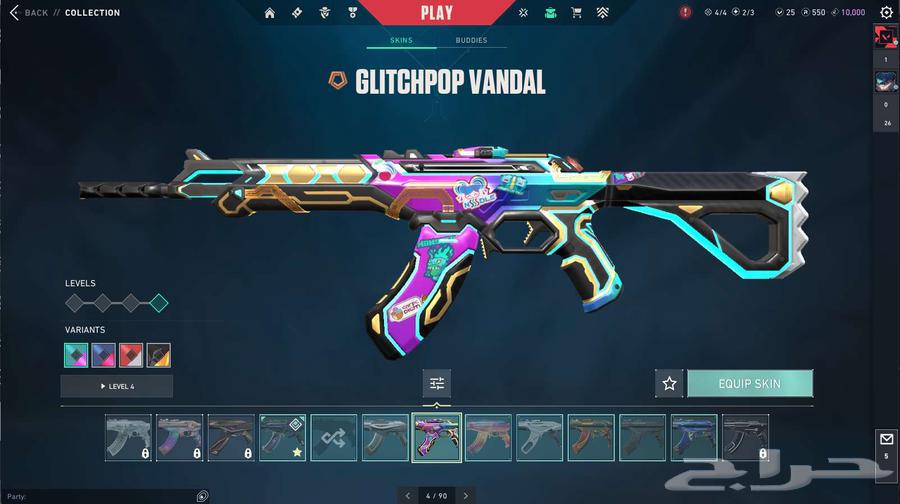
Task: Play the Level 4 preview
Action: point(117,386)
